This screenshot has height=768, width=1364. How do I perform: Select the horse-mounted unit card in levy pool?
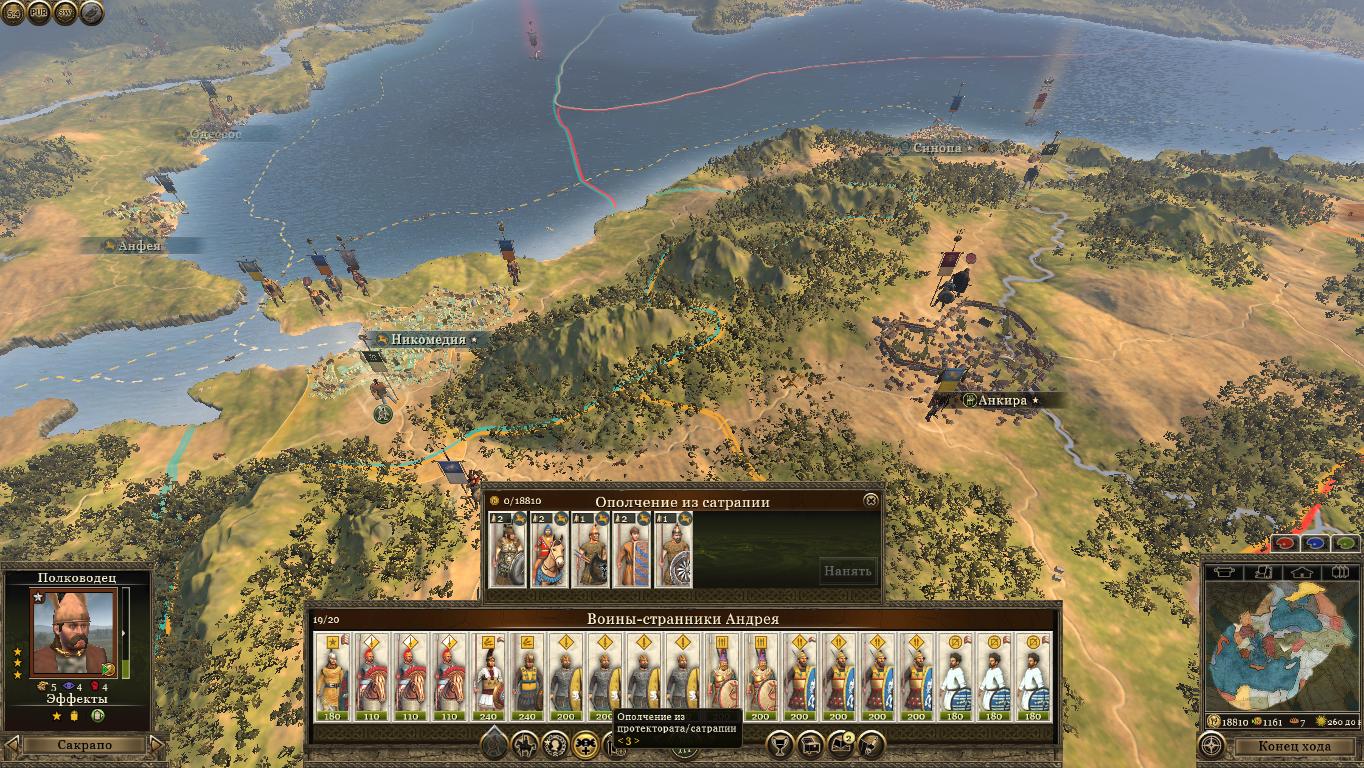pos(549,550)
